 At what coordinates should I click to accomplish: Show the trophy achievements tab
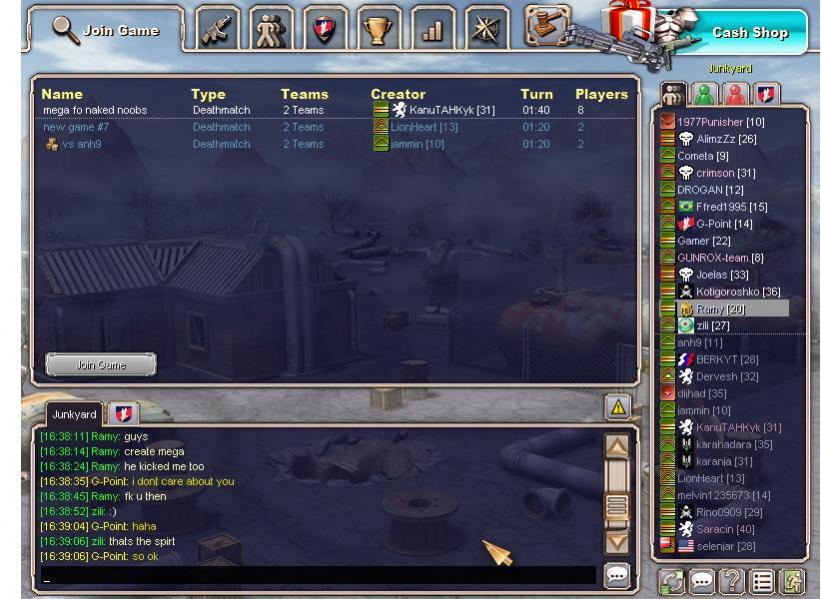coord(379,31)
